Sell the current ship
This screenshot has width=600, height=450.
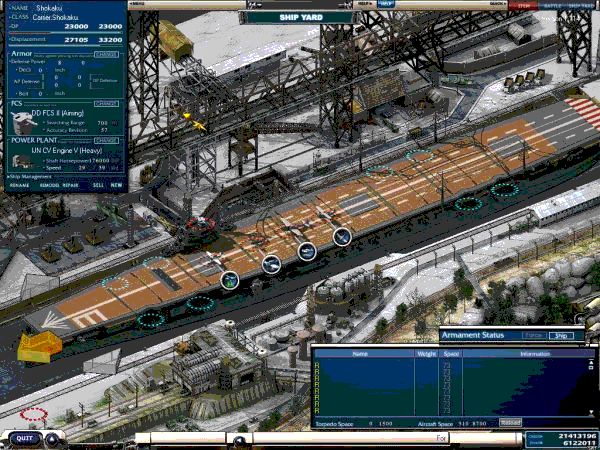pyautogui.click(x=98, y=185)
